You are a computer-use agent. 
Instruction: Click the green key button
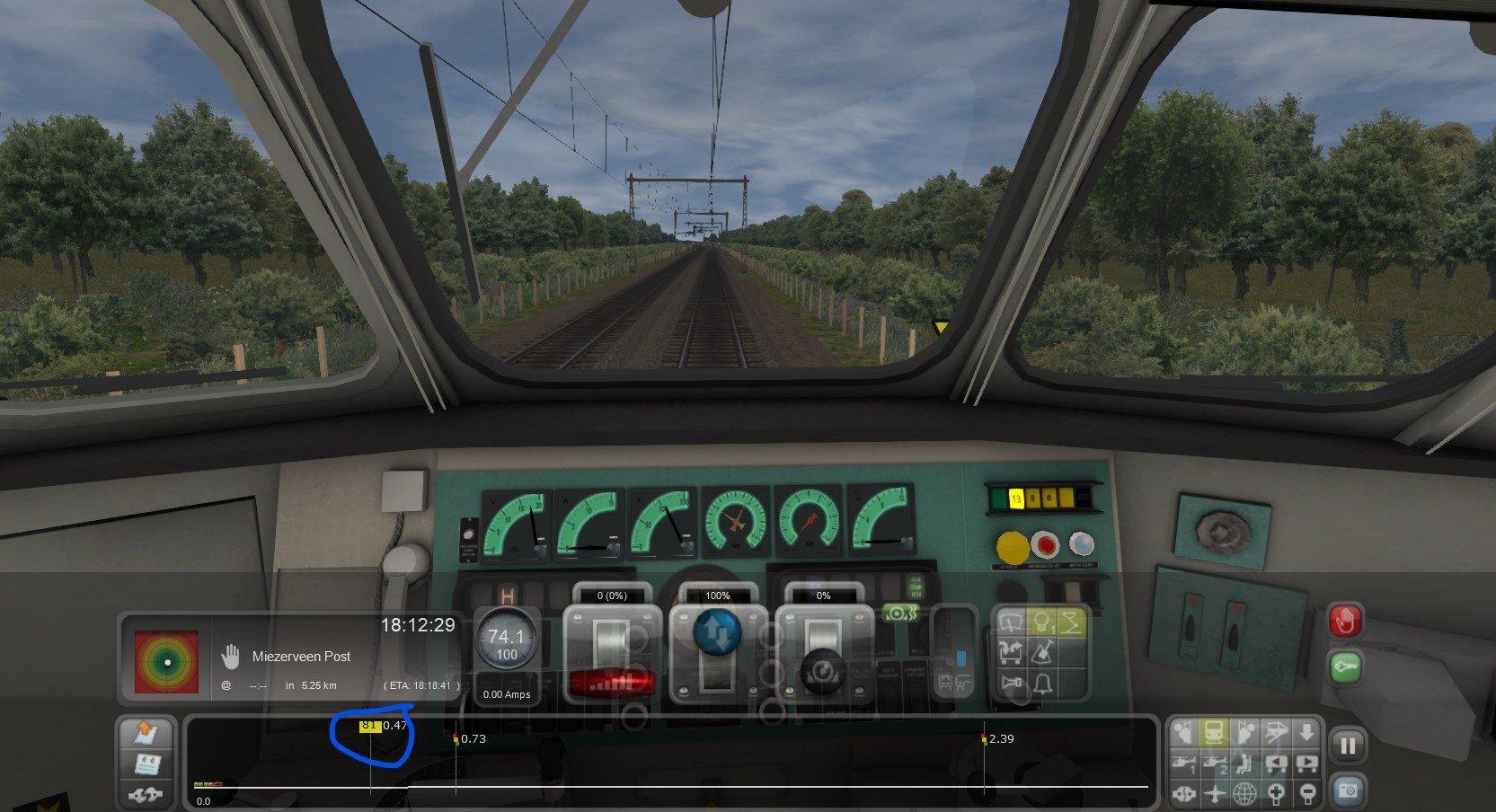click(1344, 666)
